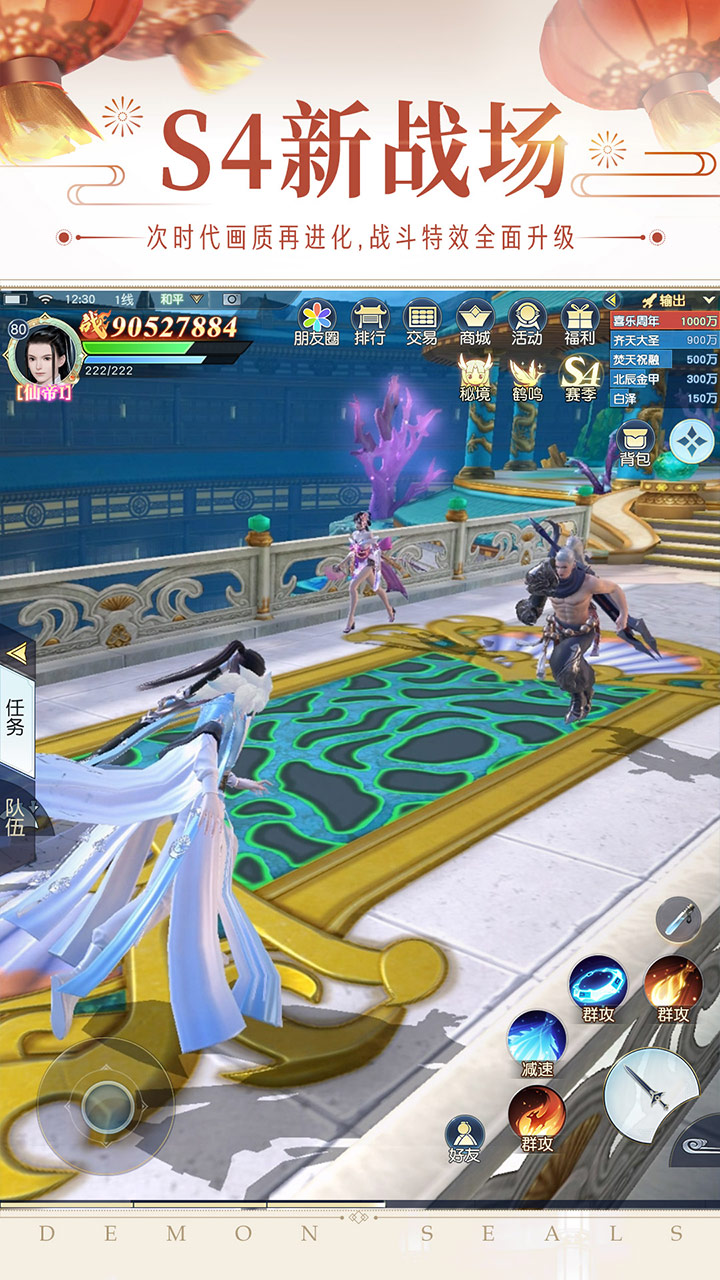720x1280 pixels.
Task: Open the 朋友圈 social feed icon
Action: [317, 321]
